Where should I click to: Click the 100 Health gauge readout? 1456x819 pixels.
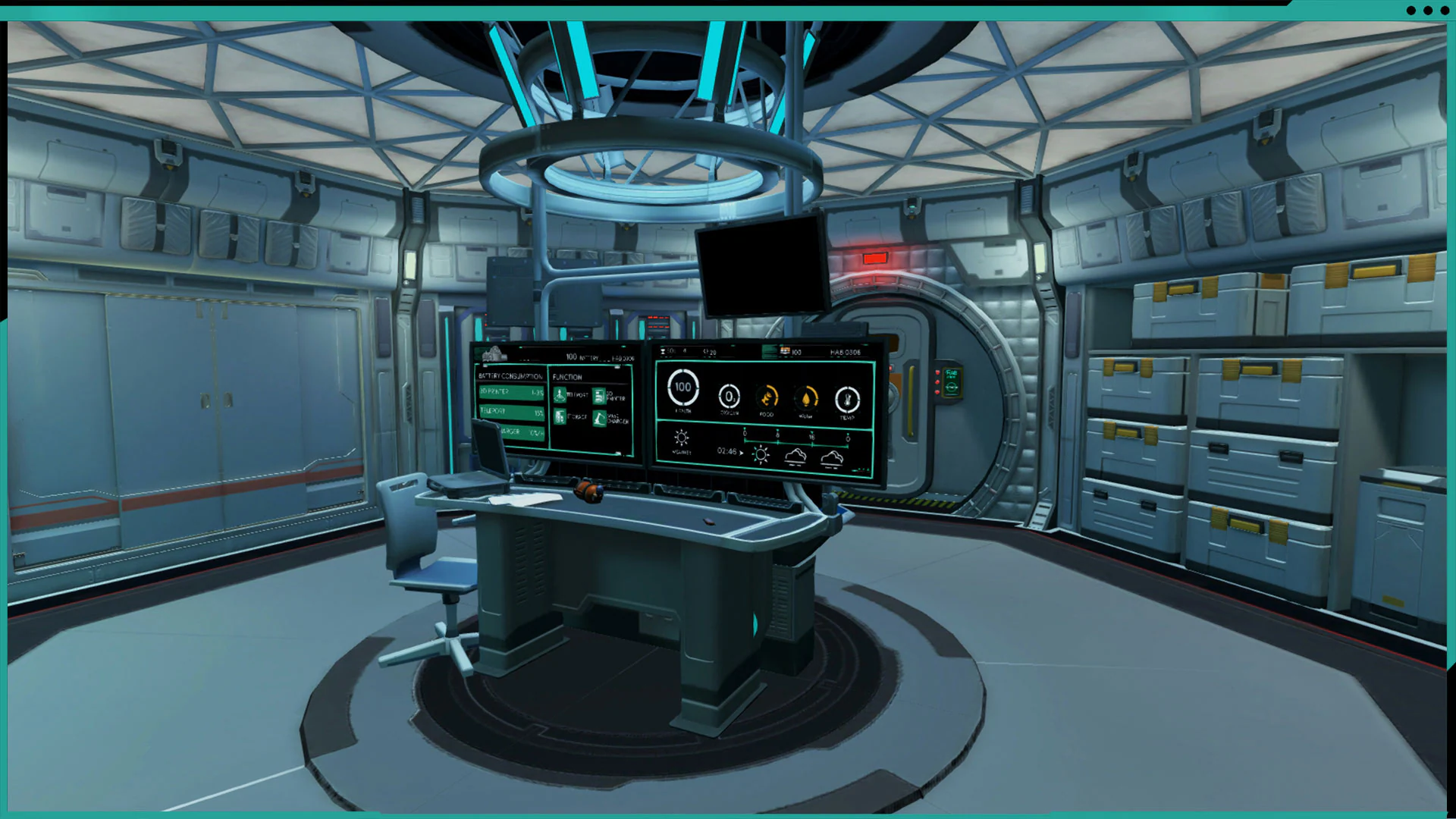pos(682,387)
